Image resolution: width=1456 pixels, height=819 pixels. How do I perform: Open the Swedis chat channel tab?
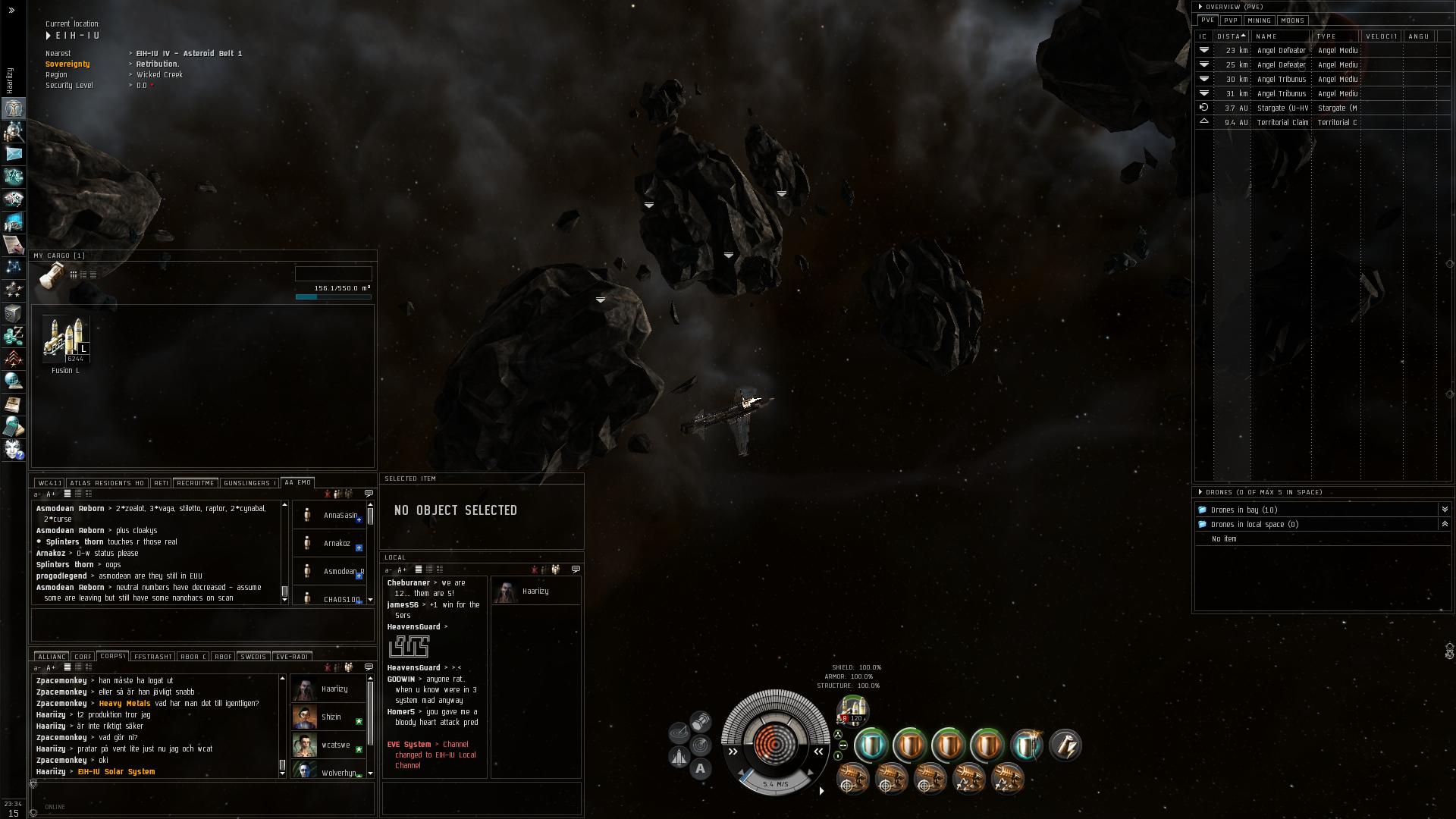[x=253, y=657]
